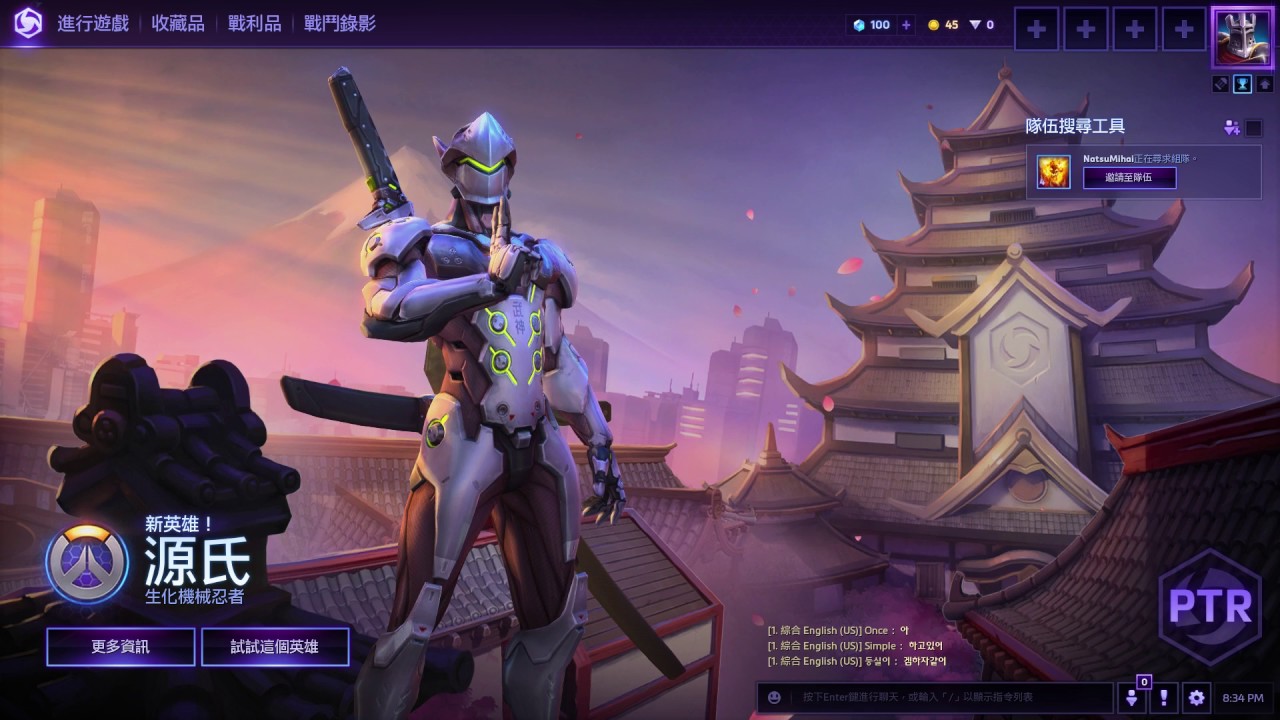
Task: Open the player profile portrait
Action: click(x=1242, y=36)
